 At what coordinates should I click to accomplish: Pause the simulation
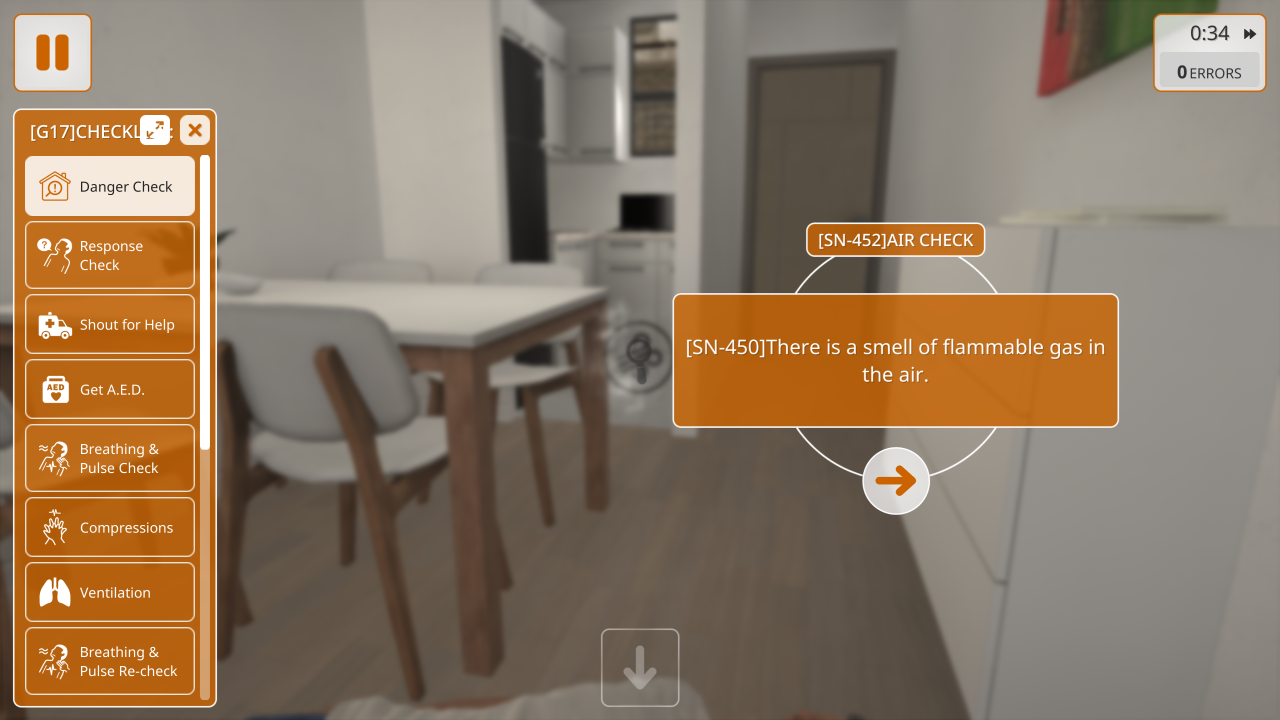[x=52, y=52]
